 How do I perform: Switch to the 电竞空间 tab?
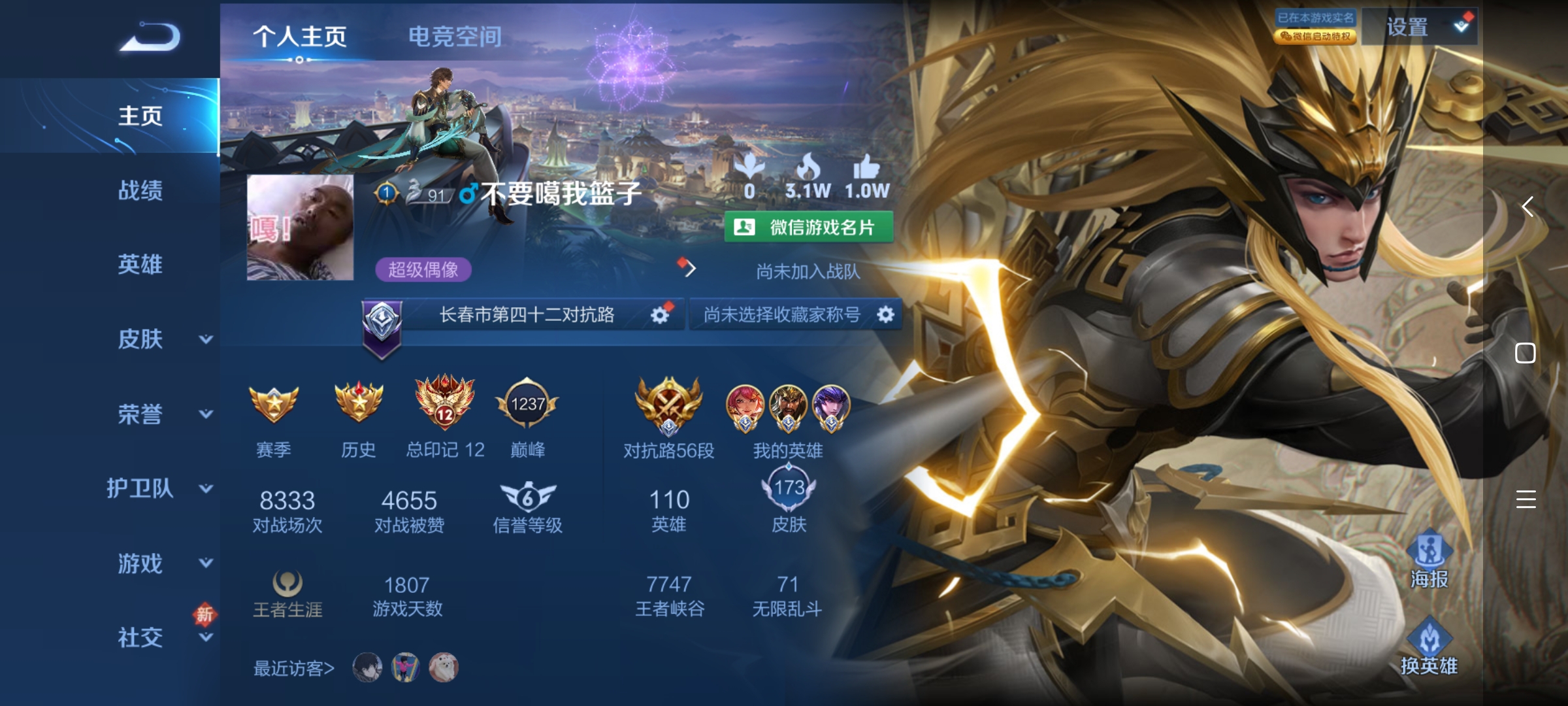(x=455, y=37)
